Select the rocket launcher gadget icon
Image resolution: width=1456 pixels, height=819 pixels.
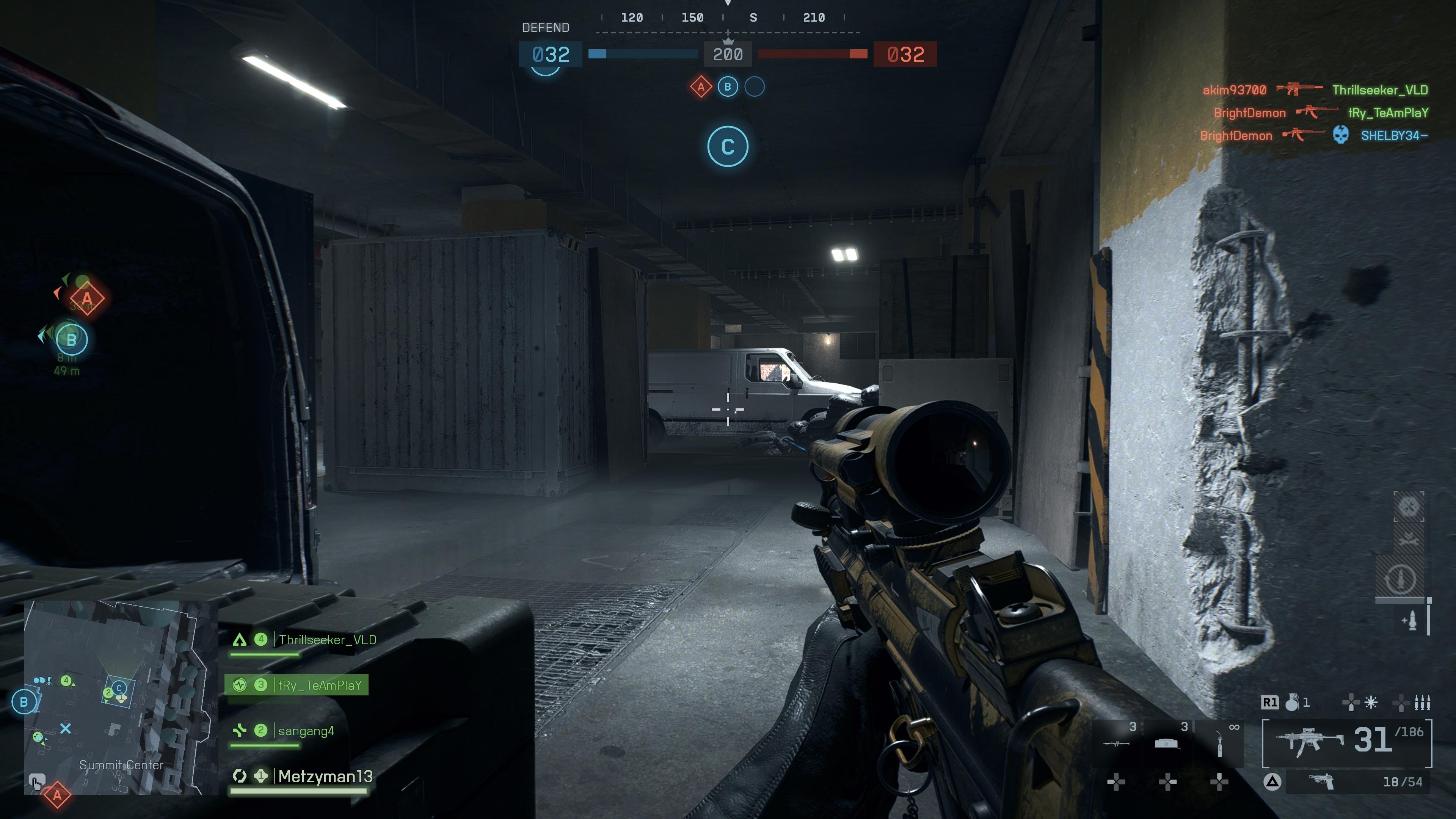1116,744
